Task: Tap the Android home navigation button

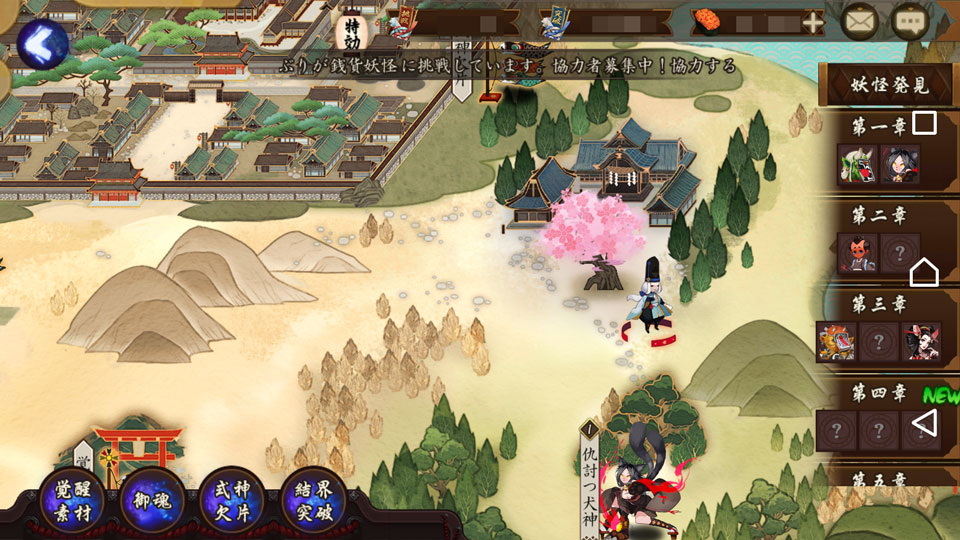Action: pos(924,271)
